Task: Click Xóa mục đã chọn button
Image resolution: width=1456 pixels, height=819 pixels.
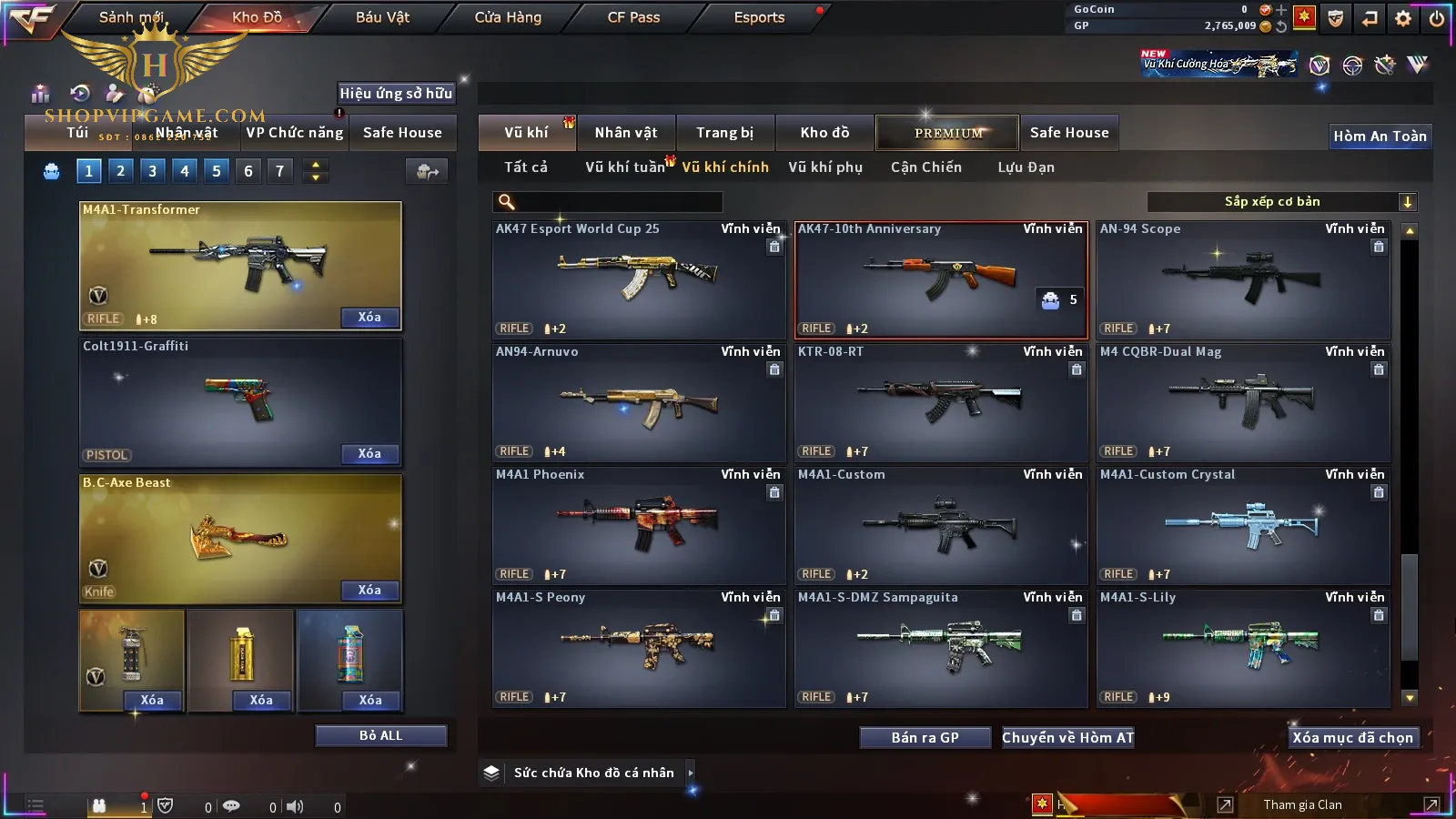Action: [x=1352, y=738]
